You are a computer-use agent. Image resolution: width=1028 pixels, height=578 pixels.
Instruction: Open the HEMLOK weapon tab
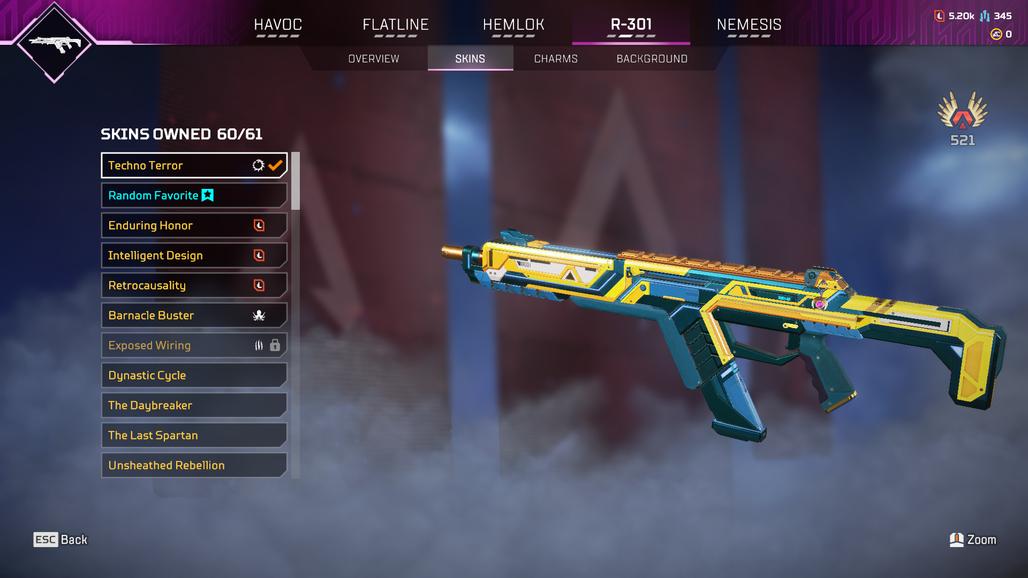coord(513,25)
